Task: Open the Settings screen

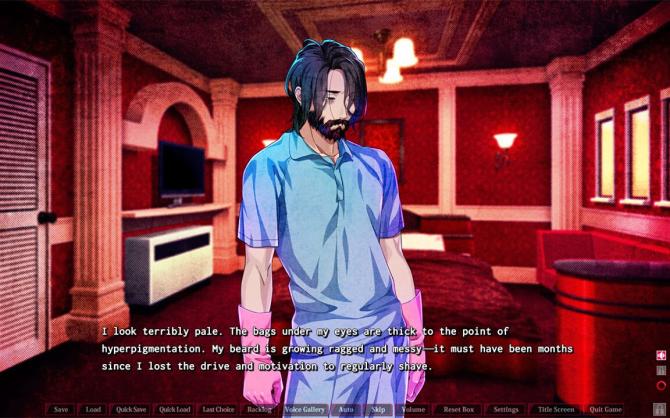Action: tap(506, 409)
